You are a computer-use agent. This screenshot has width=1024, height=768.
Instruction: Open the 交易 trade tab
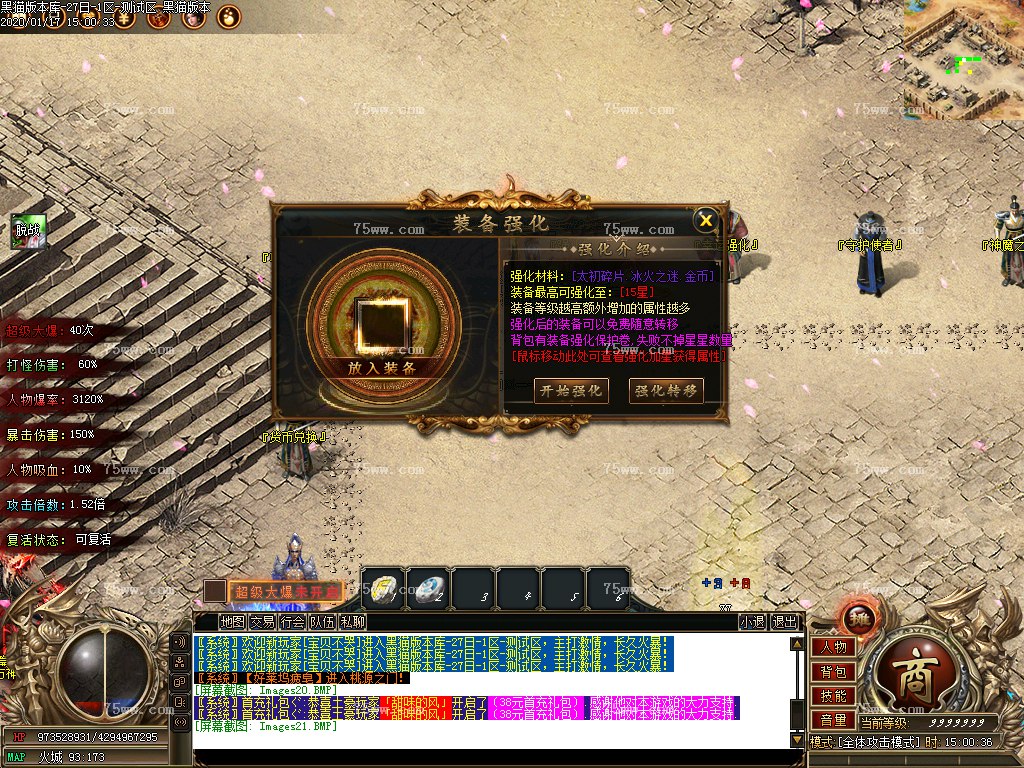[x=263, y=622]
